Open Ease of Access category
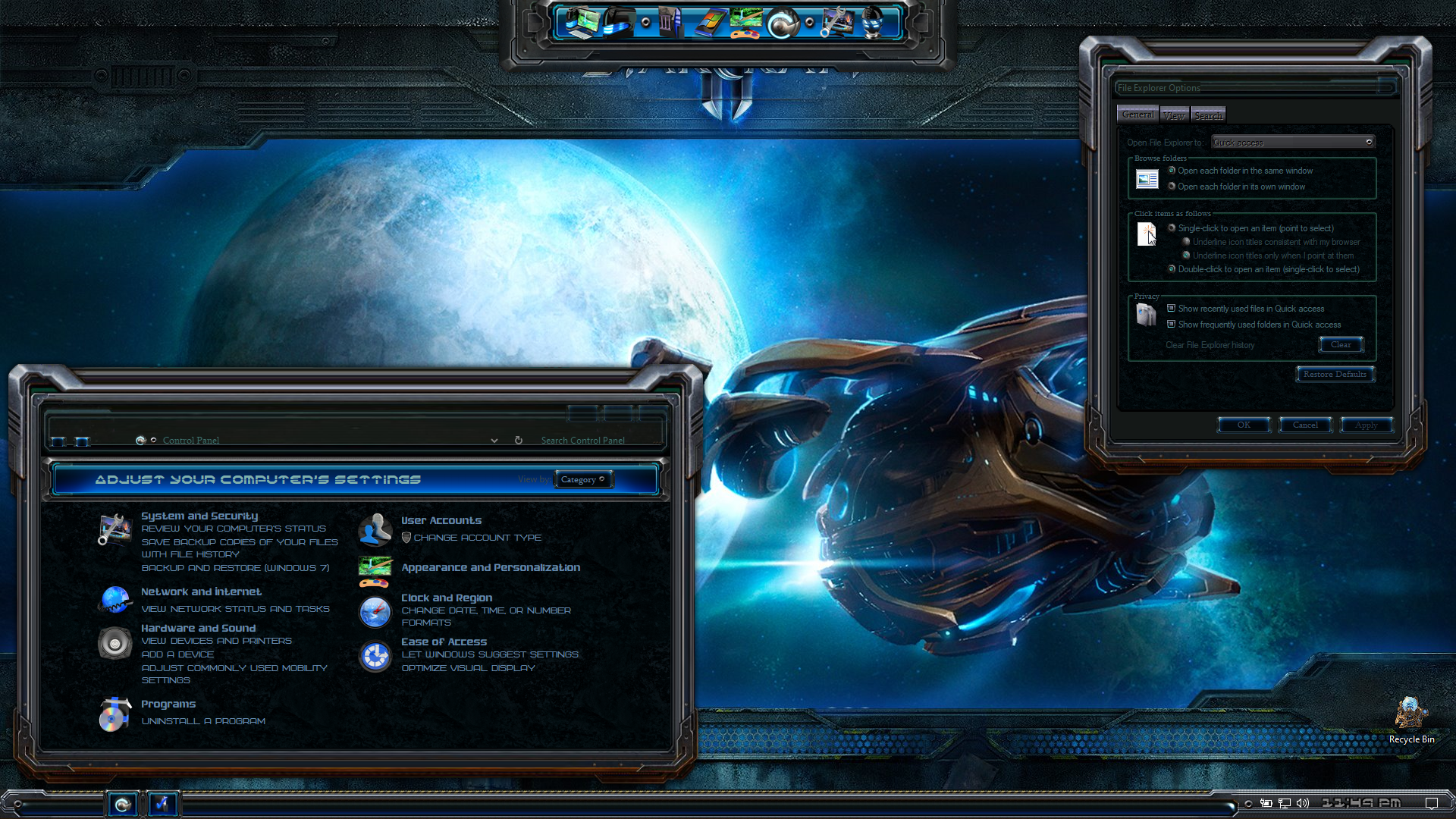This screenshot has width=1456, height=819. pyautogui.click(x=444, y=642)
